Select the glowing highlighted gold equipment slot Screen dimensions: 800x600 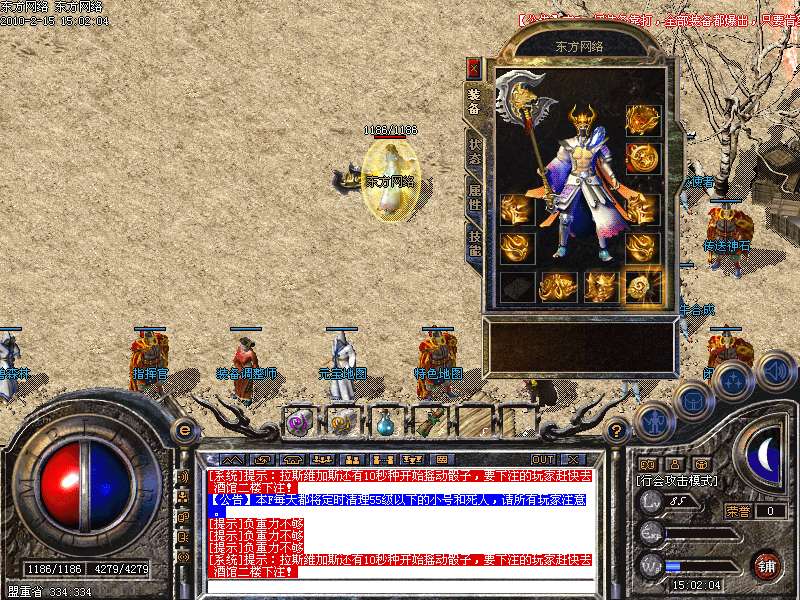(x=640, y=286)
